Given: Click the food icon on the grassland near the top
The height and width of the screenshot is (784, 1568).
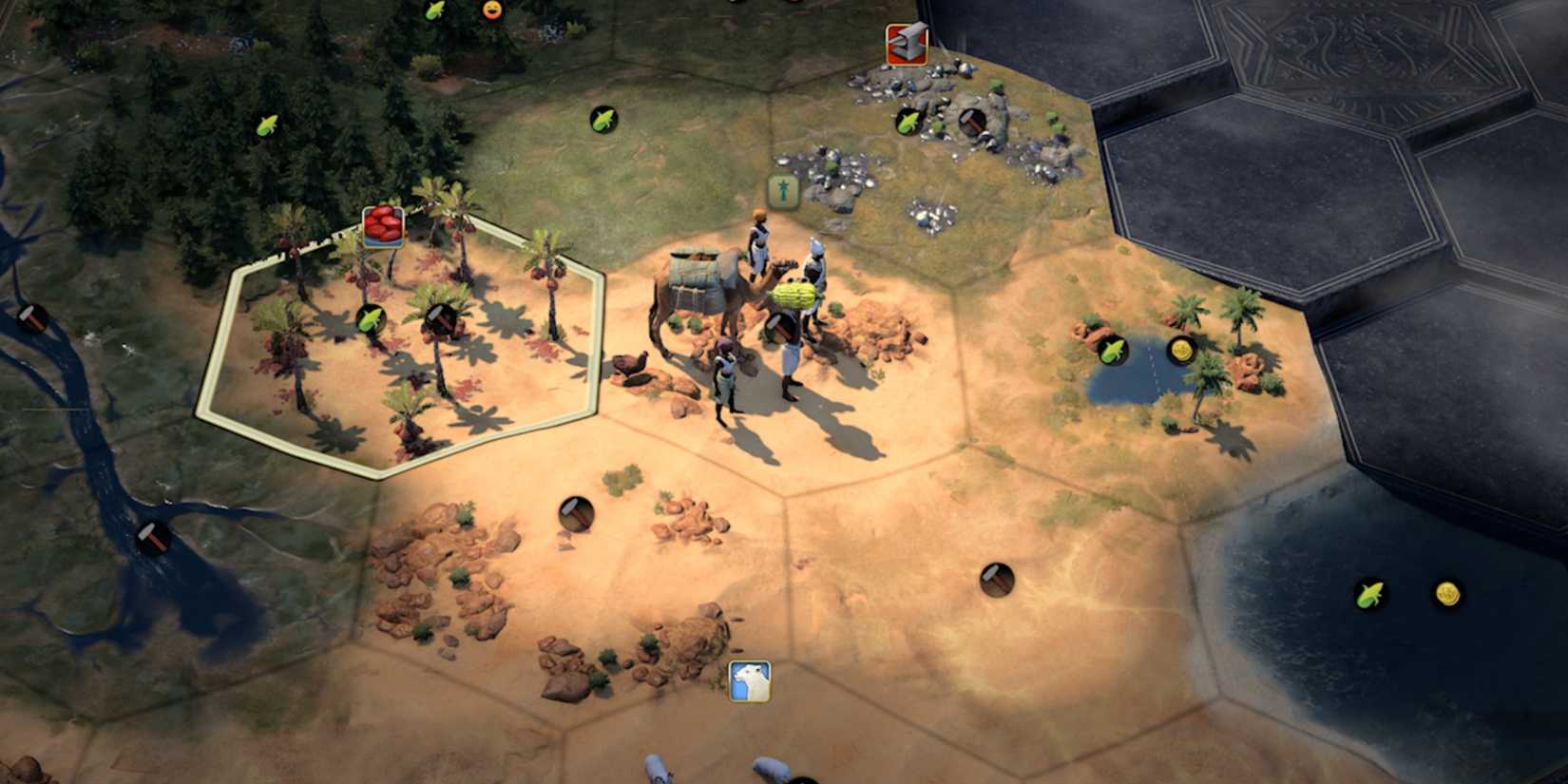Looking at the screenshot, I should (602, 120).
